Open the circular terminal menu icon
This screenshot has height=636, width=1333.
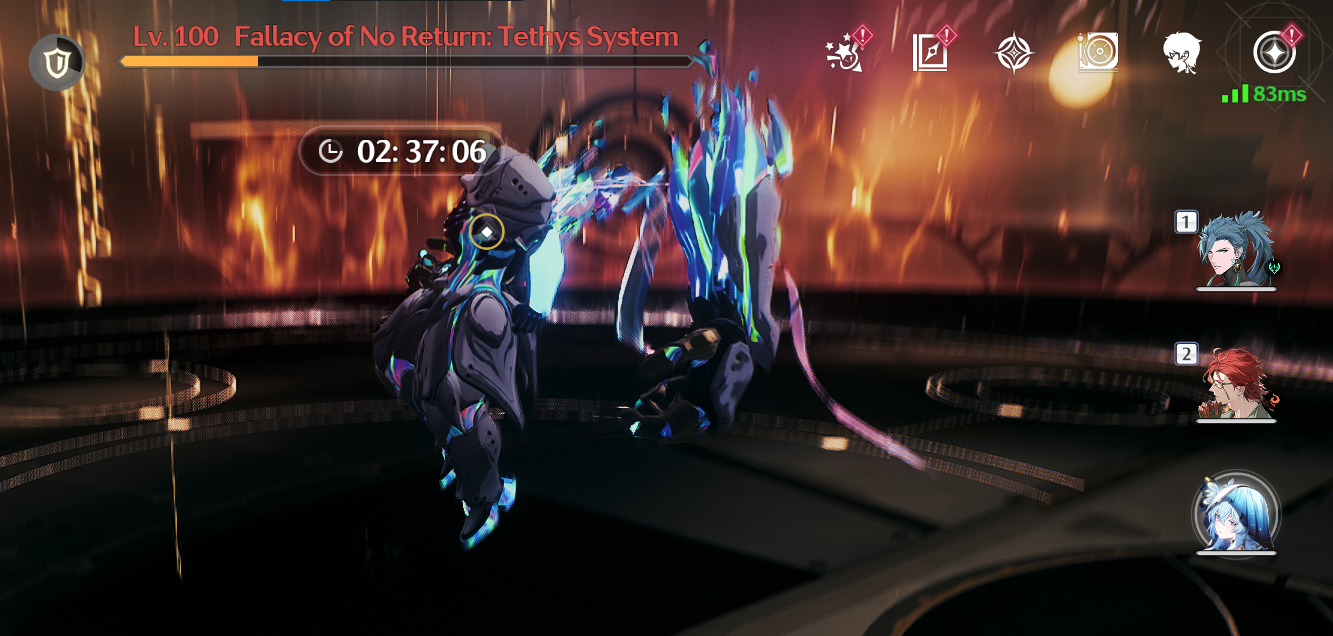click(x=1274, y=53)
